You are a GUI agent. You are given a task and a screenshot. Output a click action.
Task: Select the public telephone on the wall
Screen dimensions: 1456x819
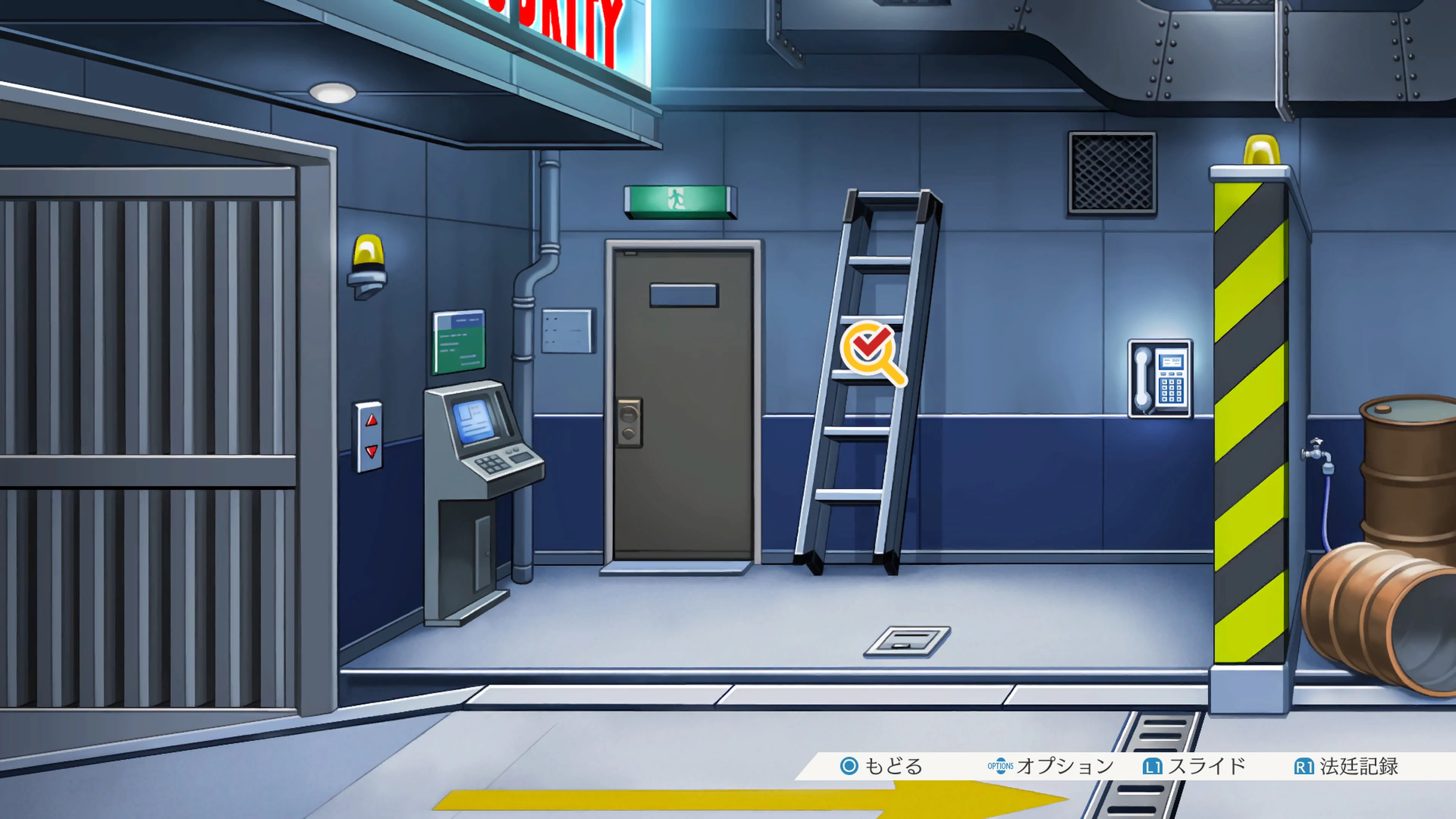[1160, 379]
